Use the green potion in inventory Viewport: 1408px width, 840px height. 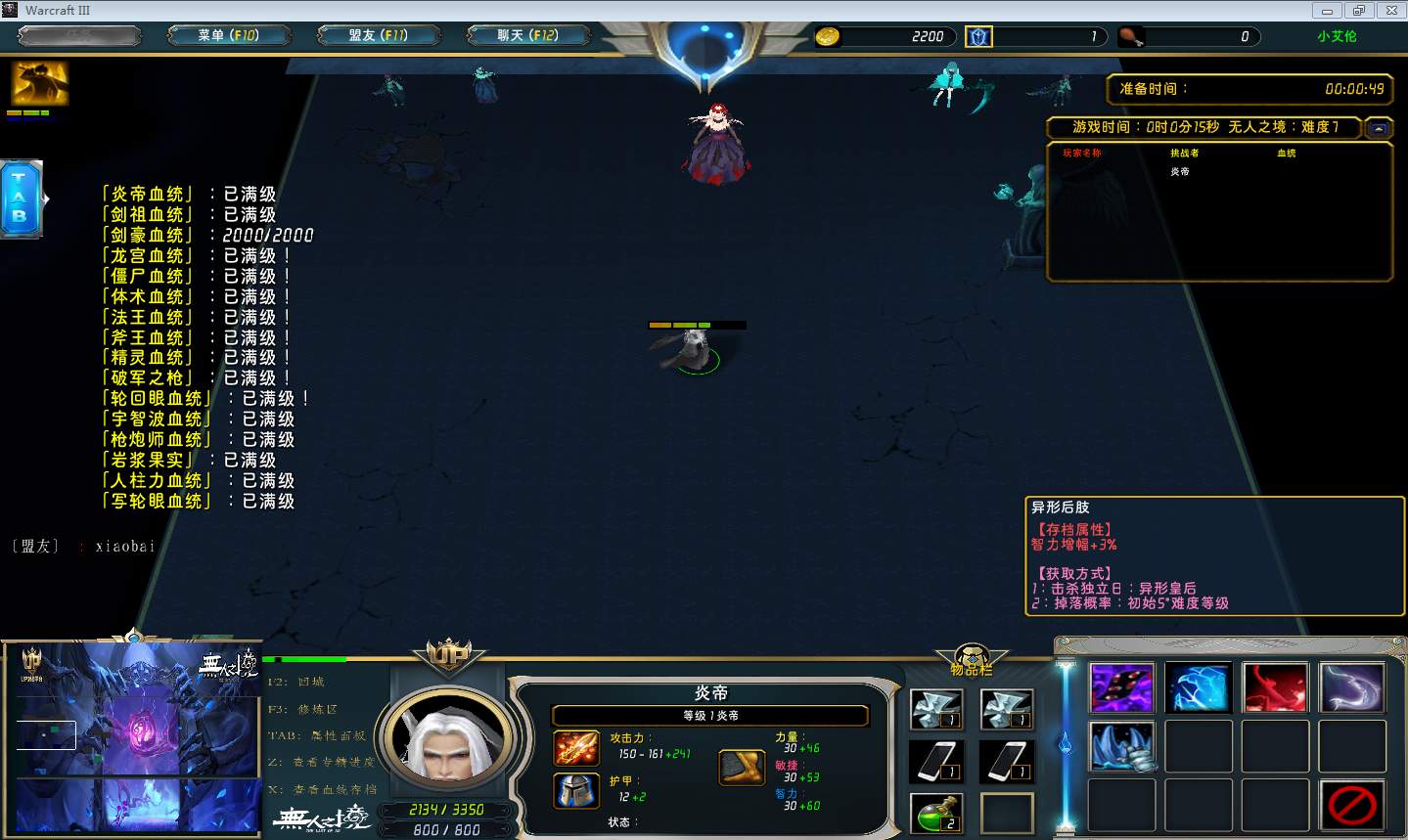[936, 812]
